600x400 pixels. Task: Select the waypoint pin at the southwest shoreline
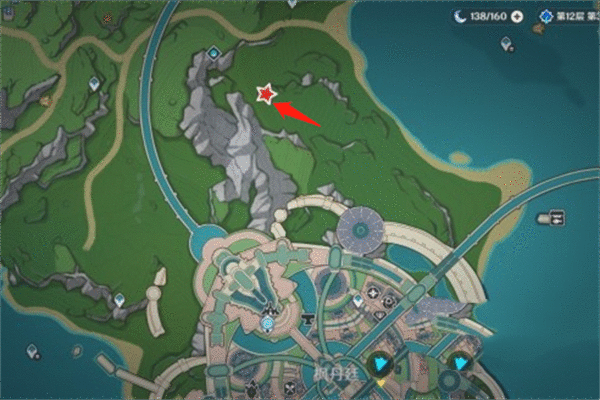coord(33,351)
